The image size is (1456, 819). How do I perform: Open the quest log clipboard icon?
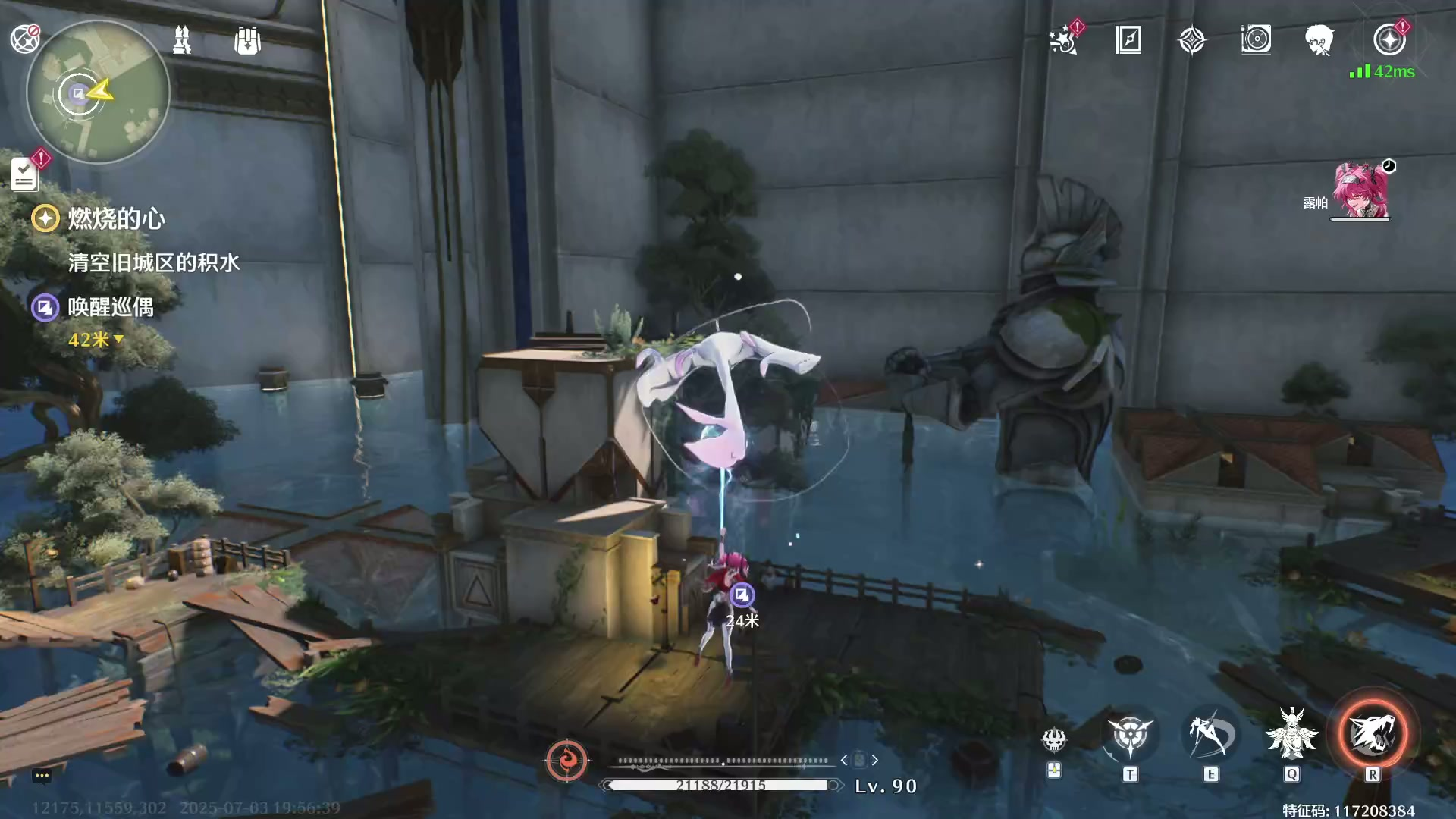point(24,174)
